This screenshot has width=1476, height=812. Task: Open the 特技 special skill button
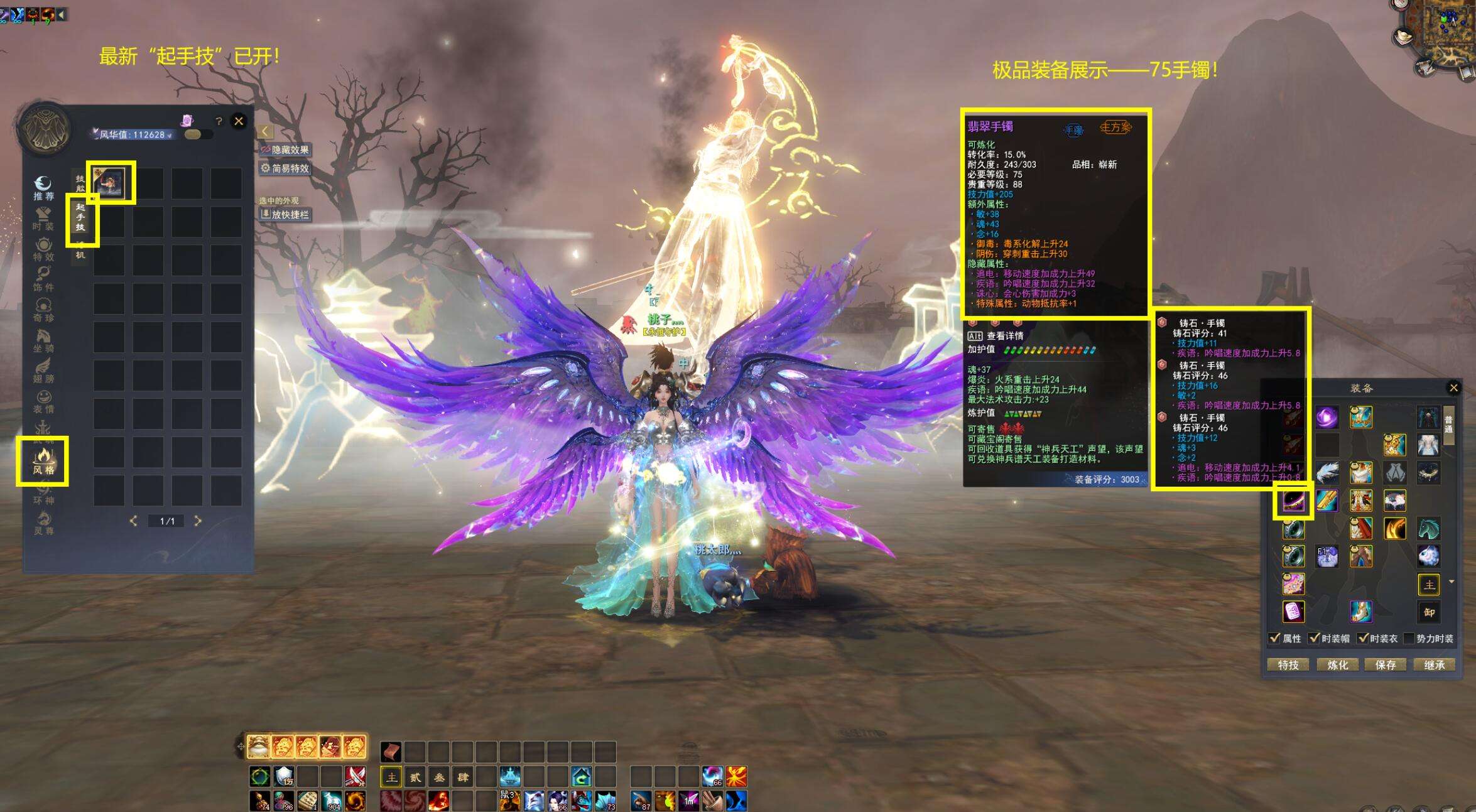1288,664
